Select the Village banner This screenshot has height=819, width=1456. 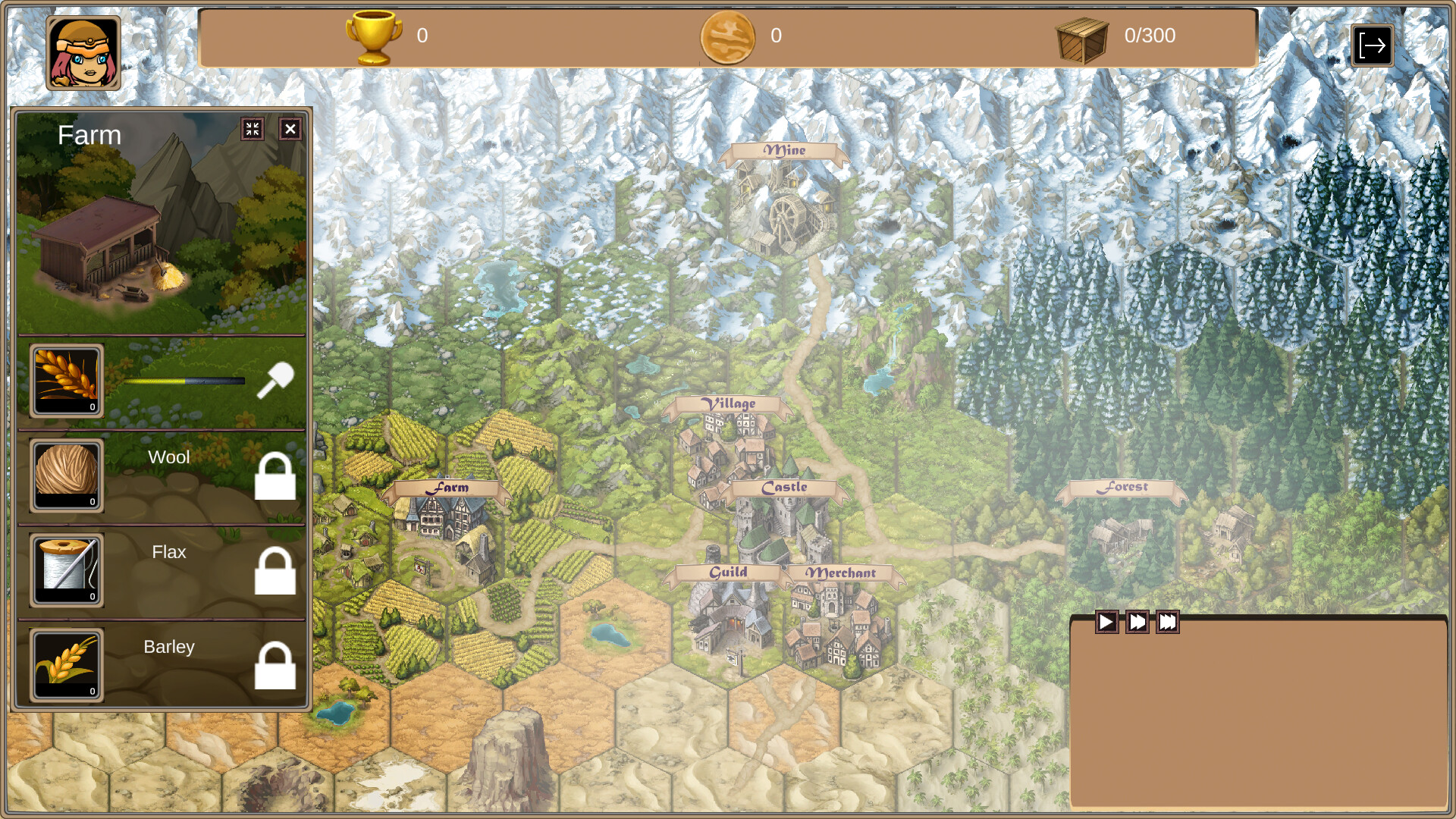[x=730, y=404]
